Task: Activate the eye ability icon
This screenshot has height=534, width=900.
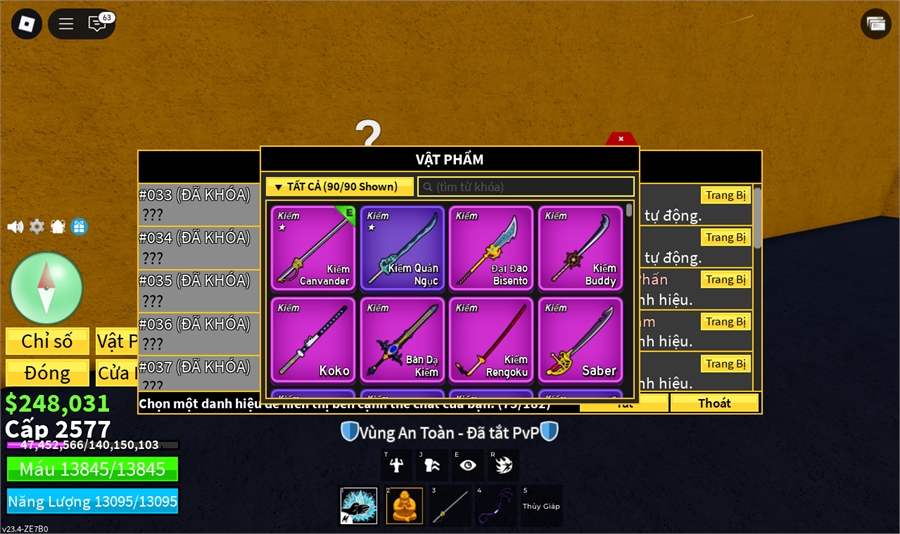Action: (x=467, y=465)
